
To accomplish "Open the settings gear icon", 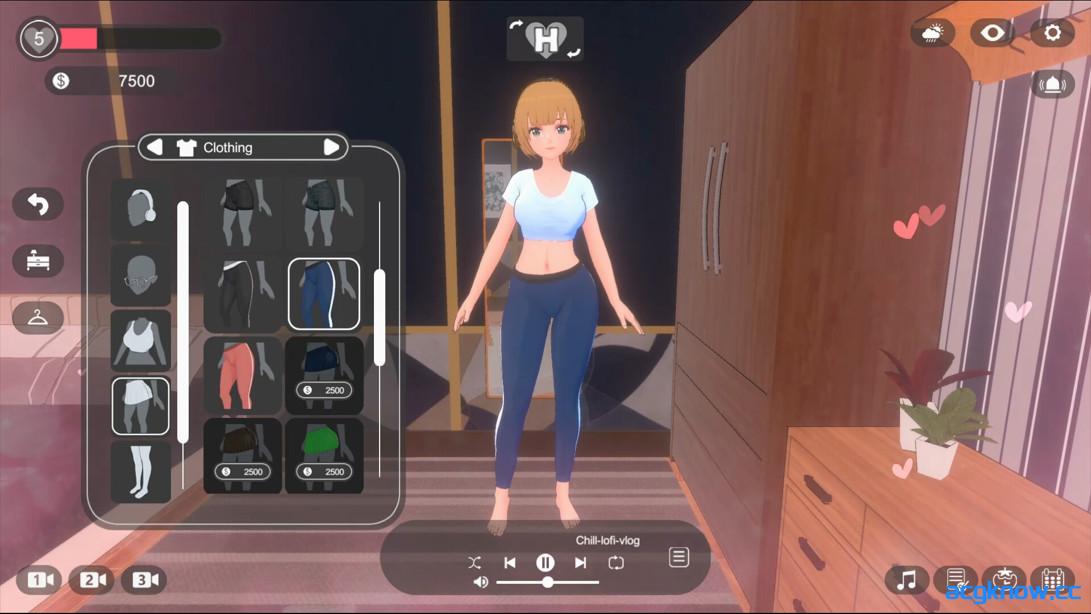I will tap(1052, 33).
